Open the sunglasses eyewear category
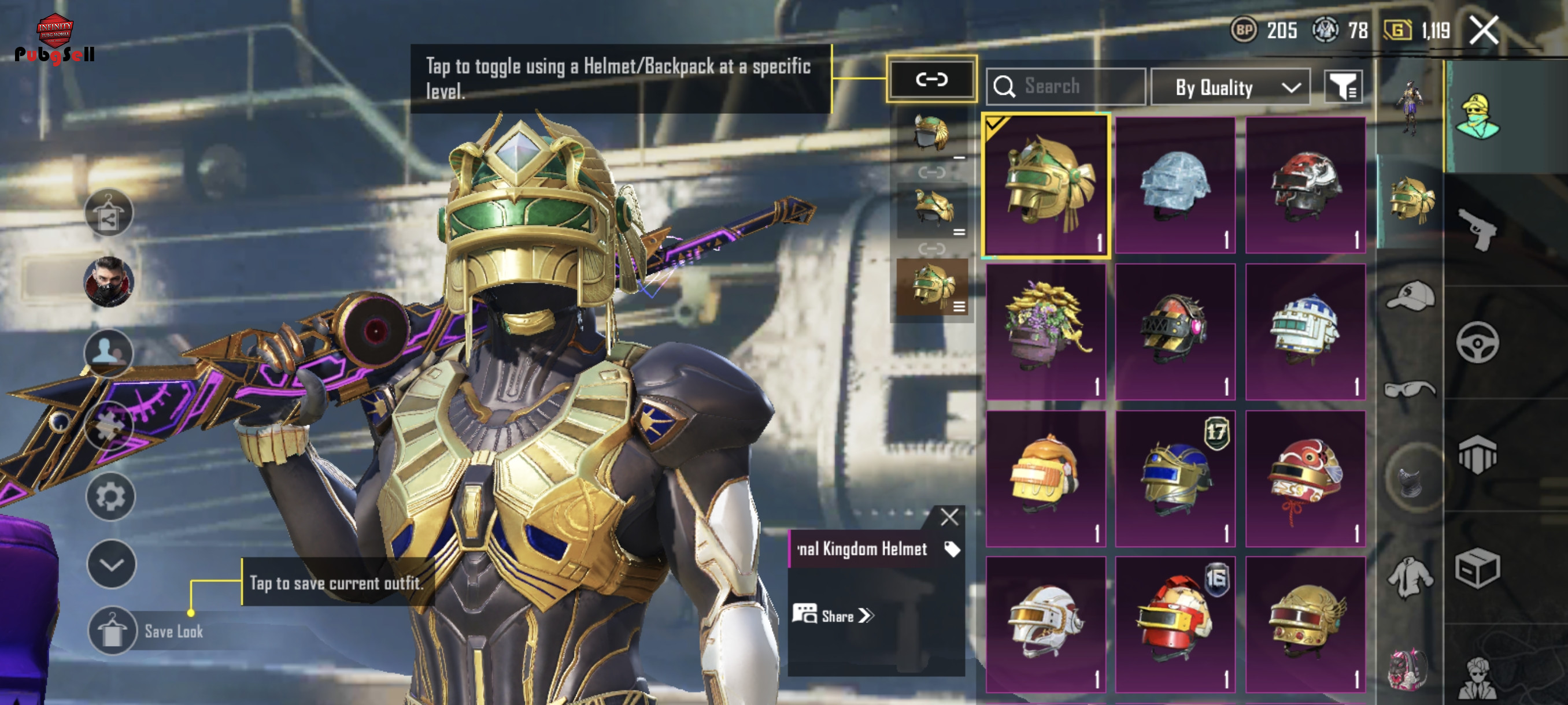The width and height of the screenshot is (1568, 705). tap(1410, 389)
